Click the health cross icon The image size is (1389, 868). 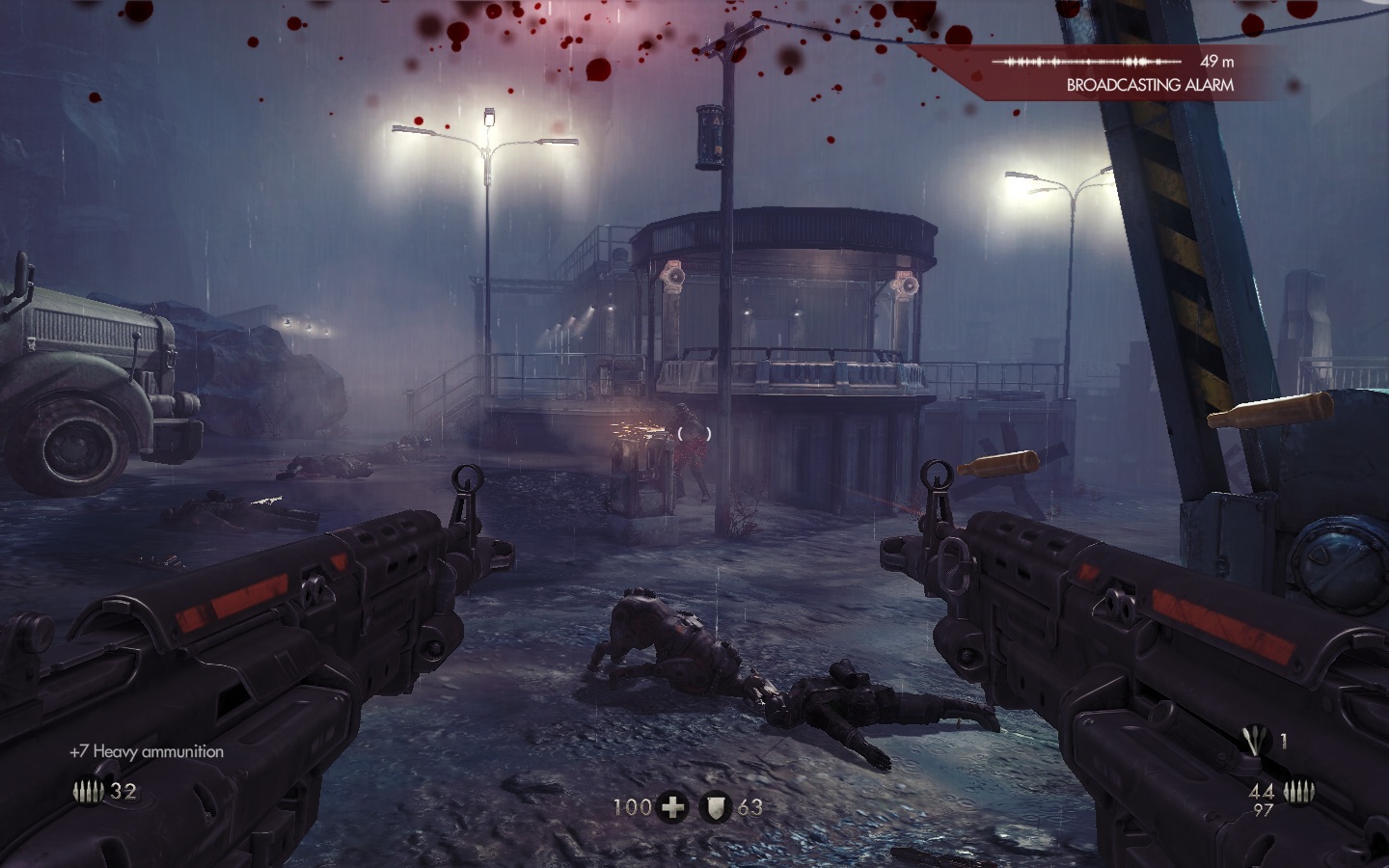672,807
